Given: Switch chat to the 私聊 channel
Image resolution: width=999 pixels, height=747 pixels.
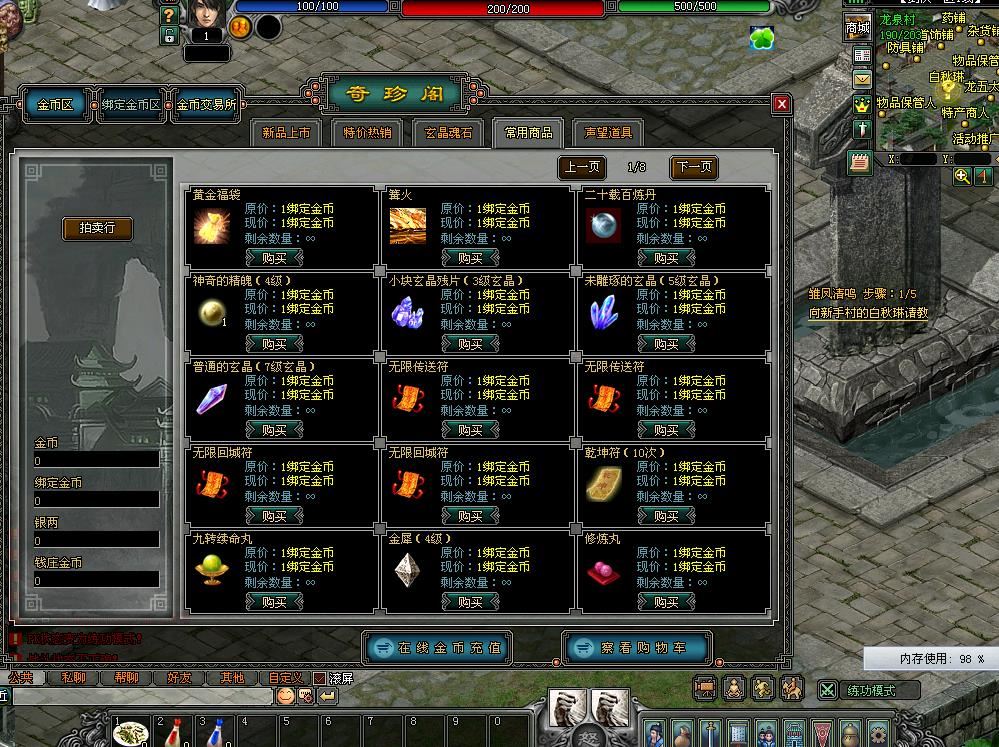Looking at the screenshot, I should (x=74, y=678).
